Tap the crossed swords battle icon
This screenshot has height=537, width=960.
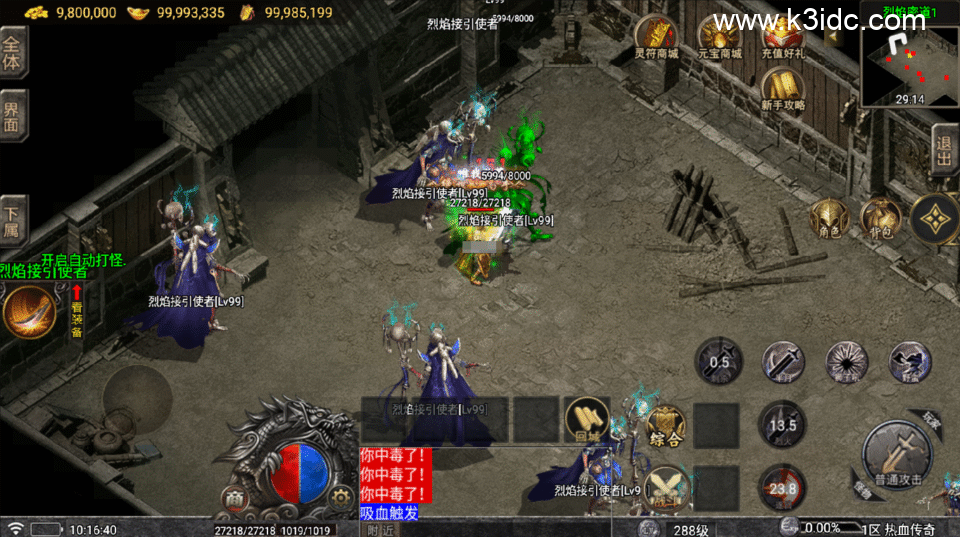pyautogui.click(x=665, y=489)
